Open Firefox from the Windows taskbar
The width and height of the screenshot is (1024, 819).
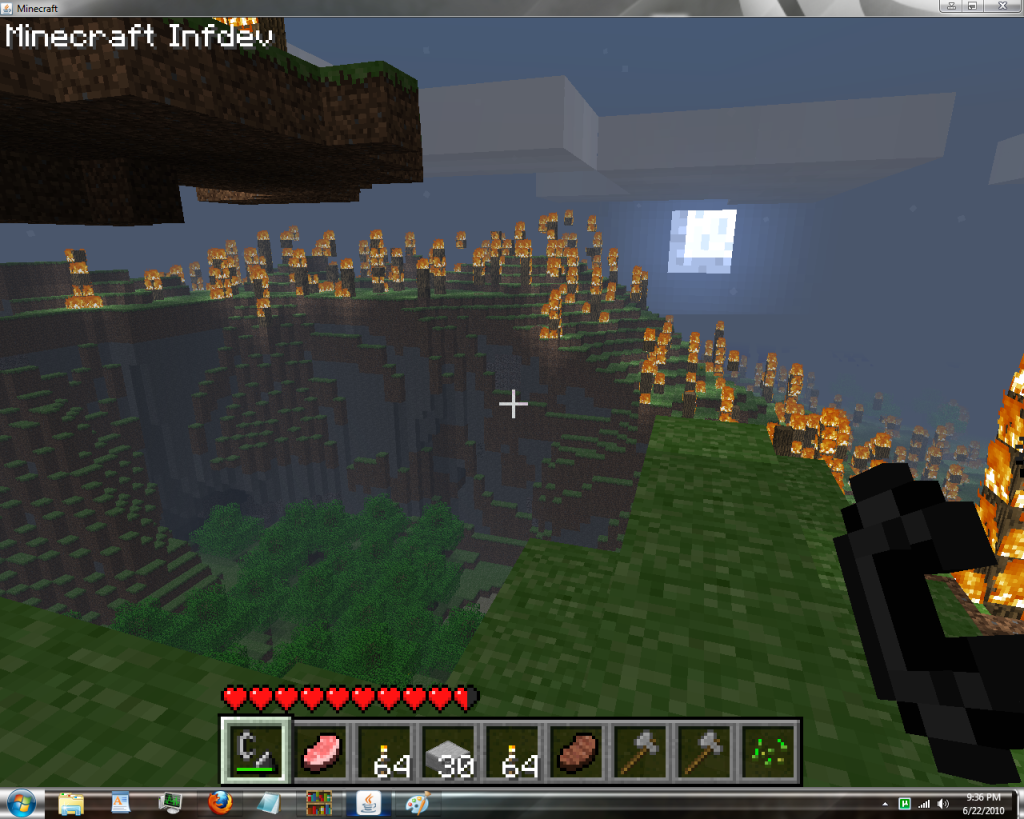221,802
